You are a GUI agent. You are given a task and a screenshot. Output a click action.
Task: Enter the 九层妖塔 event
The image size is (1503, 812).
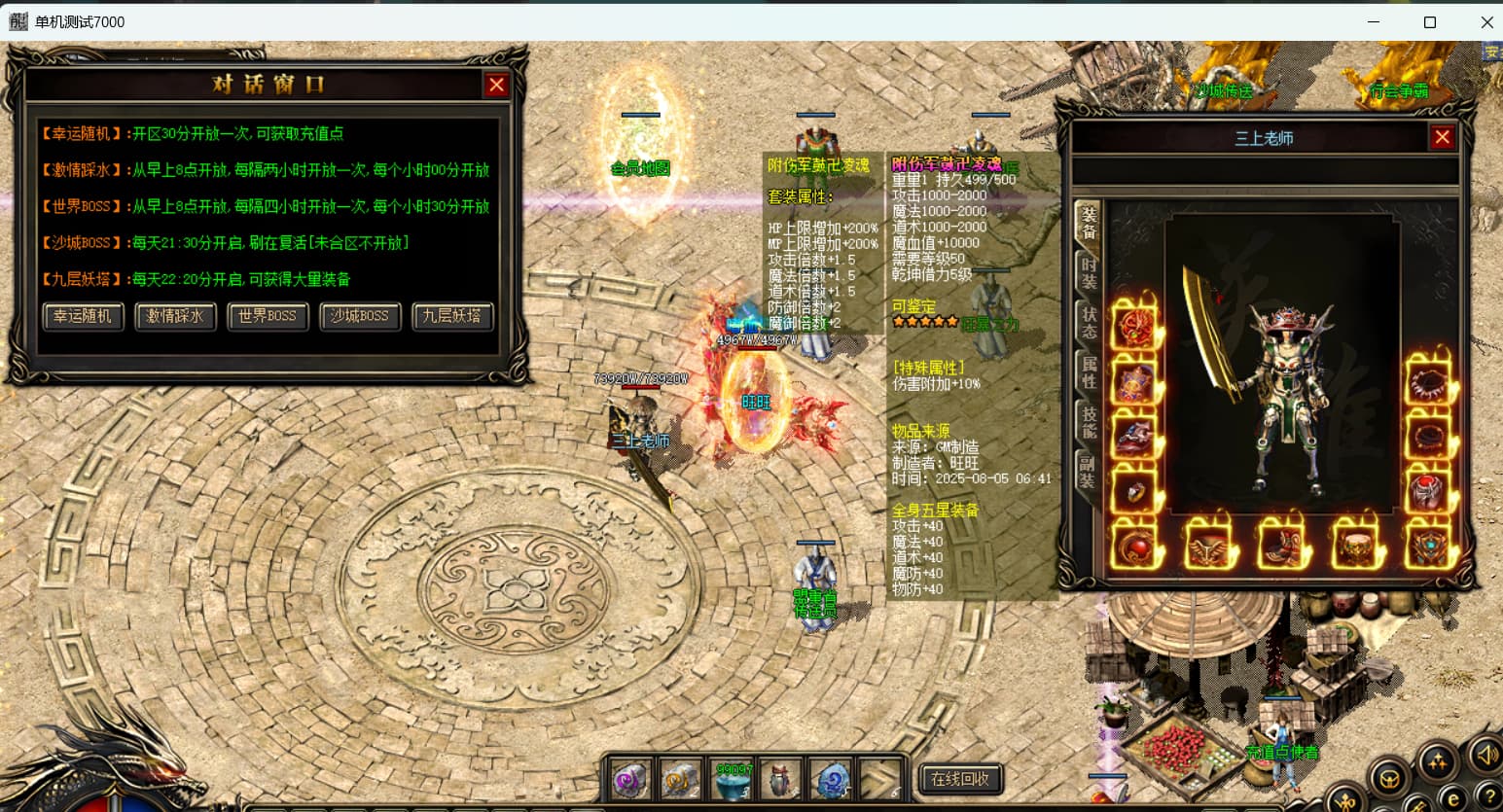pos(452,316)
